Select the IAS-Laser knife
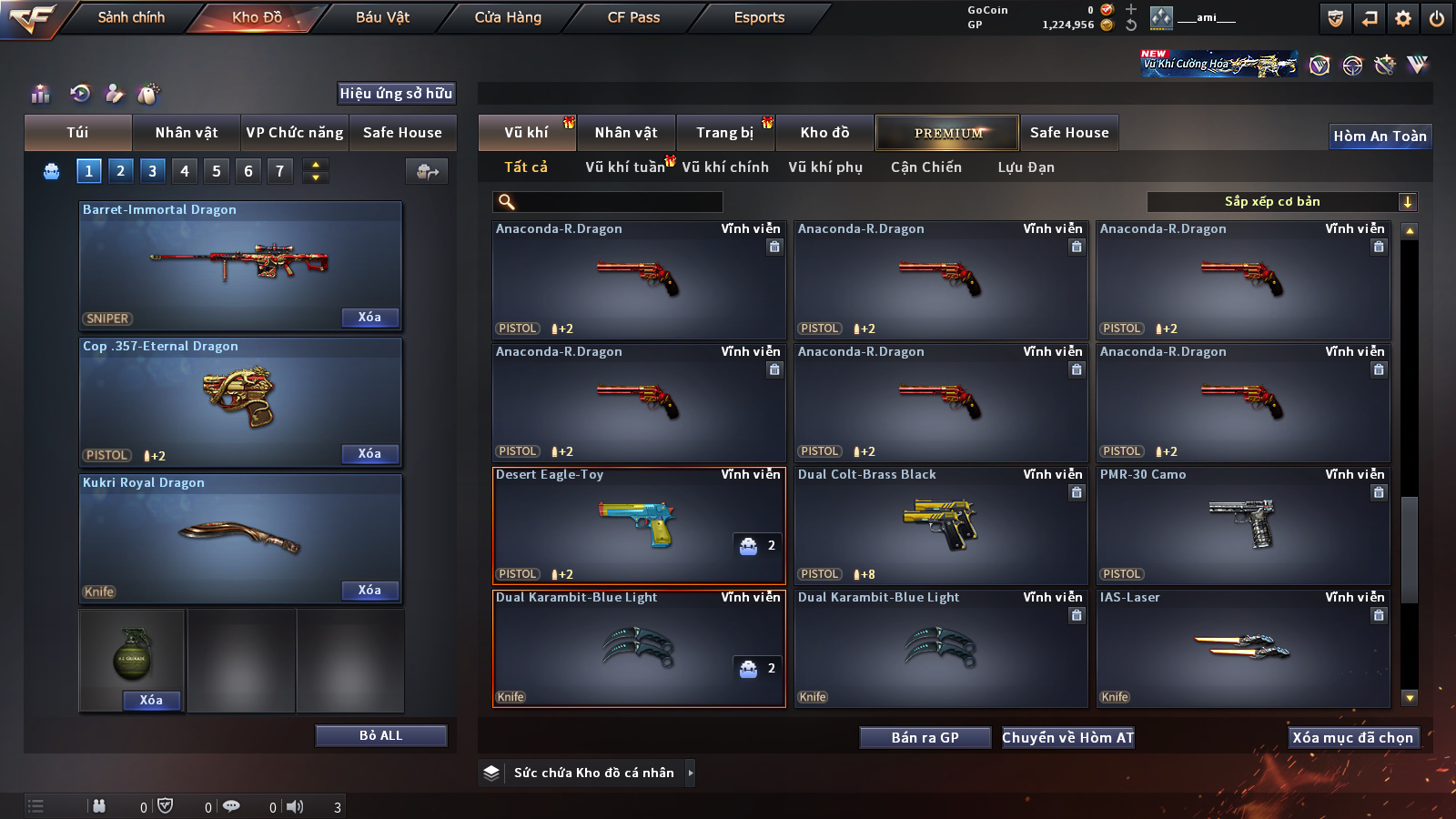Image resolution: width=1456 pixels, height=819 pixels. 1243,648
